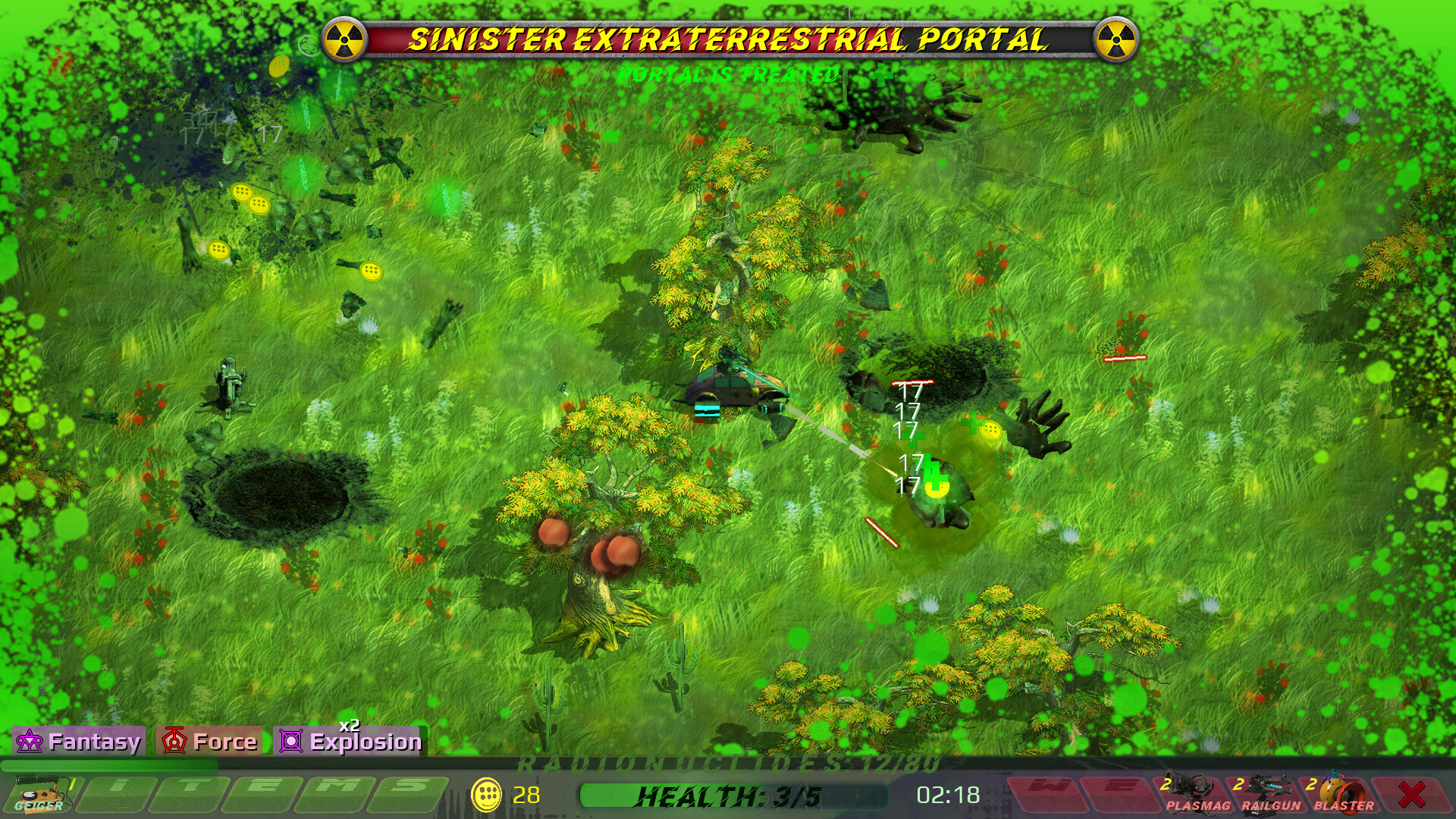
Task: Toggle the Fantasy ability card
Action: [80, 741]
